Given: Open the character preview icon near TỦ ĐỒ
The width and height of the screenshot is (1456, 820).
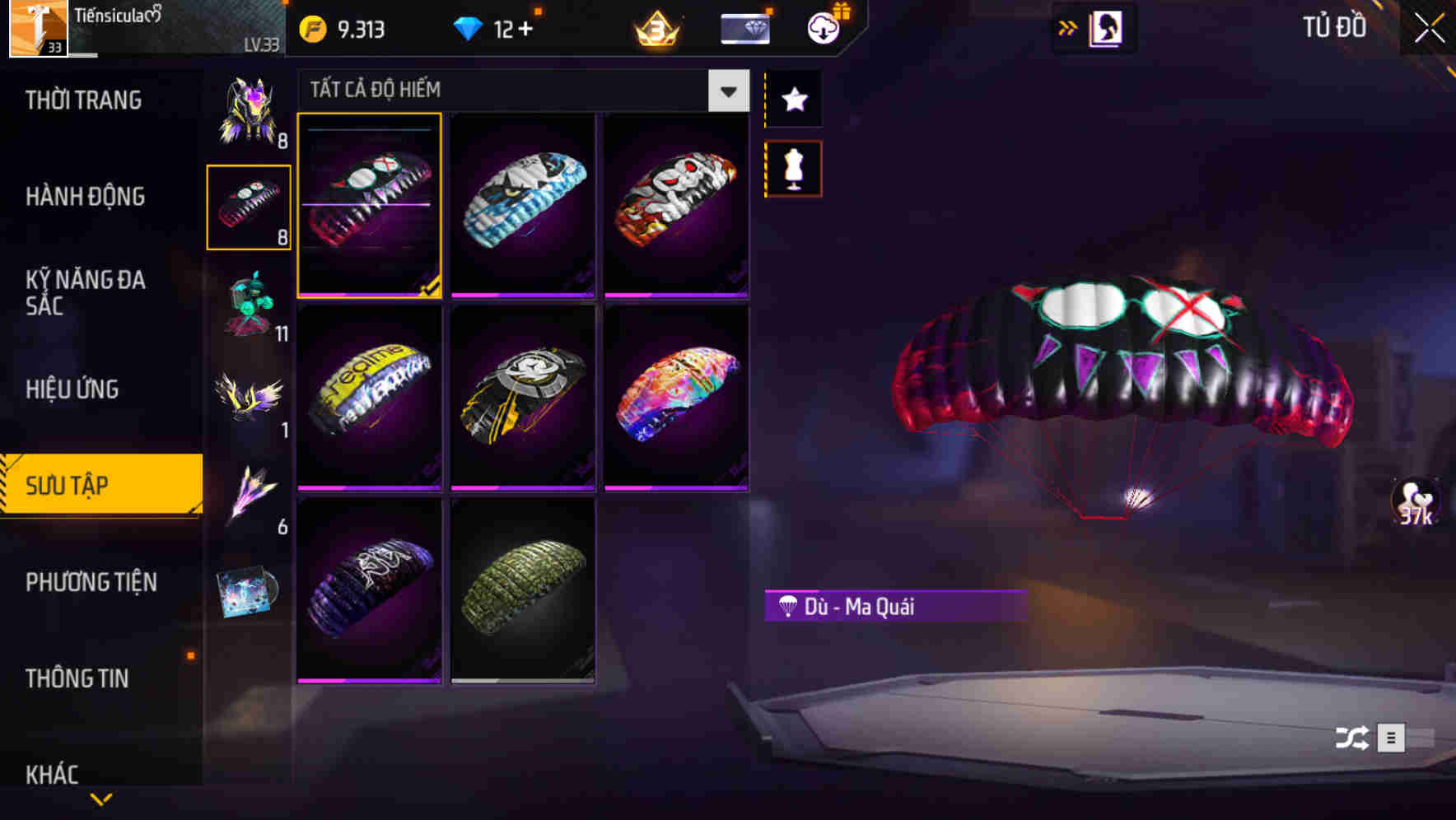Looking at the screenshot, I should coord(1108,27).
